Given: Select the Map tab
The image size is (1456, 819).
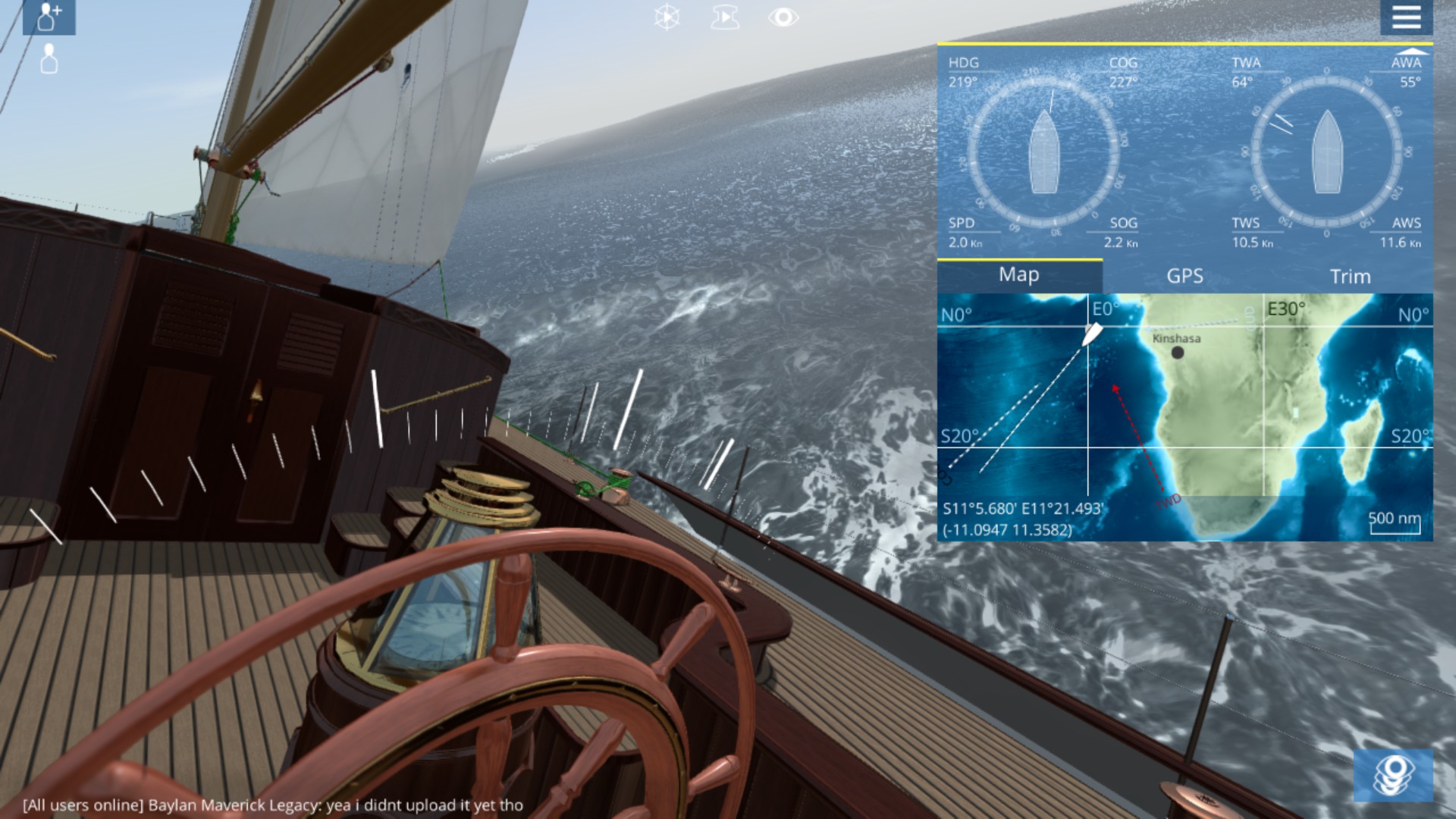Looking at the screenshot, I should pyautogui.click(x=1018, y=275).
